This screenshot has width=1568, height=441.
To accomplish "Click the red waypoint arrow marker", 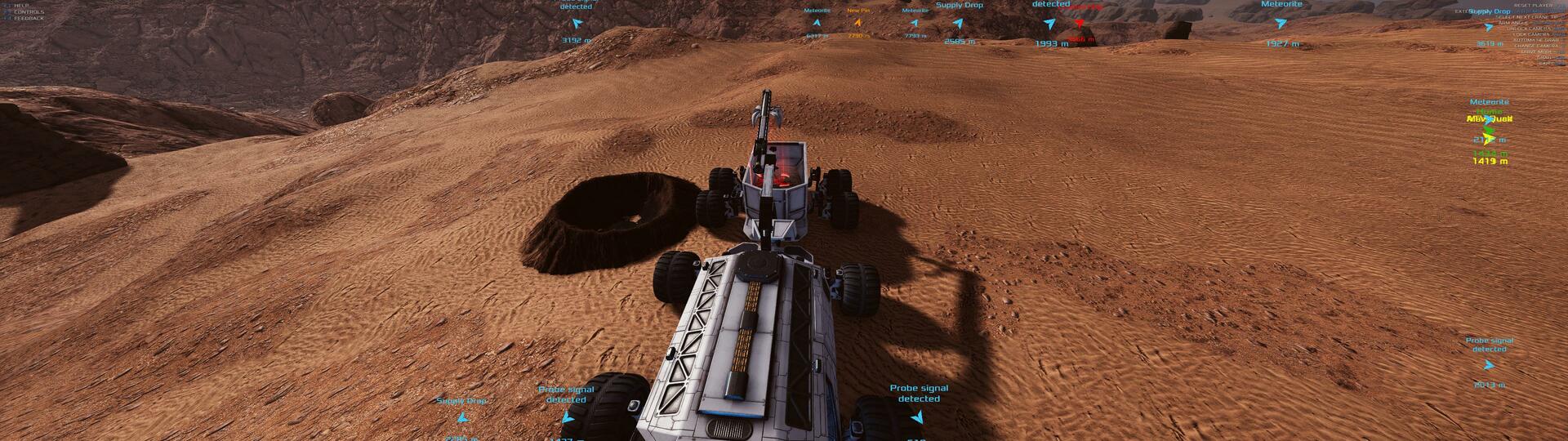I will coord(1078,24).
